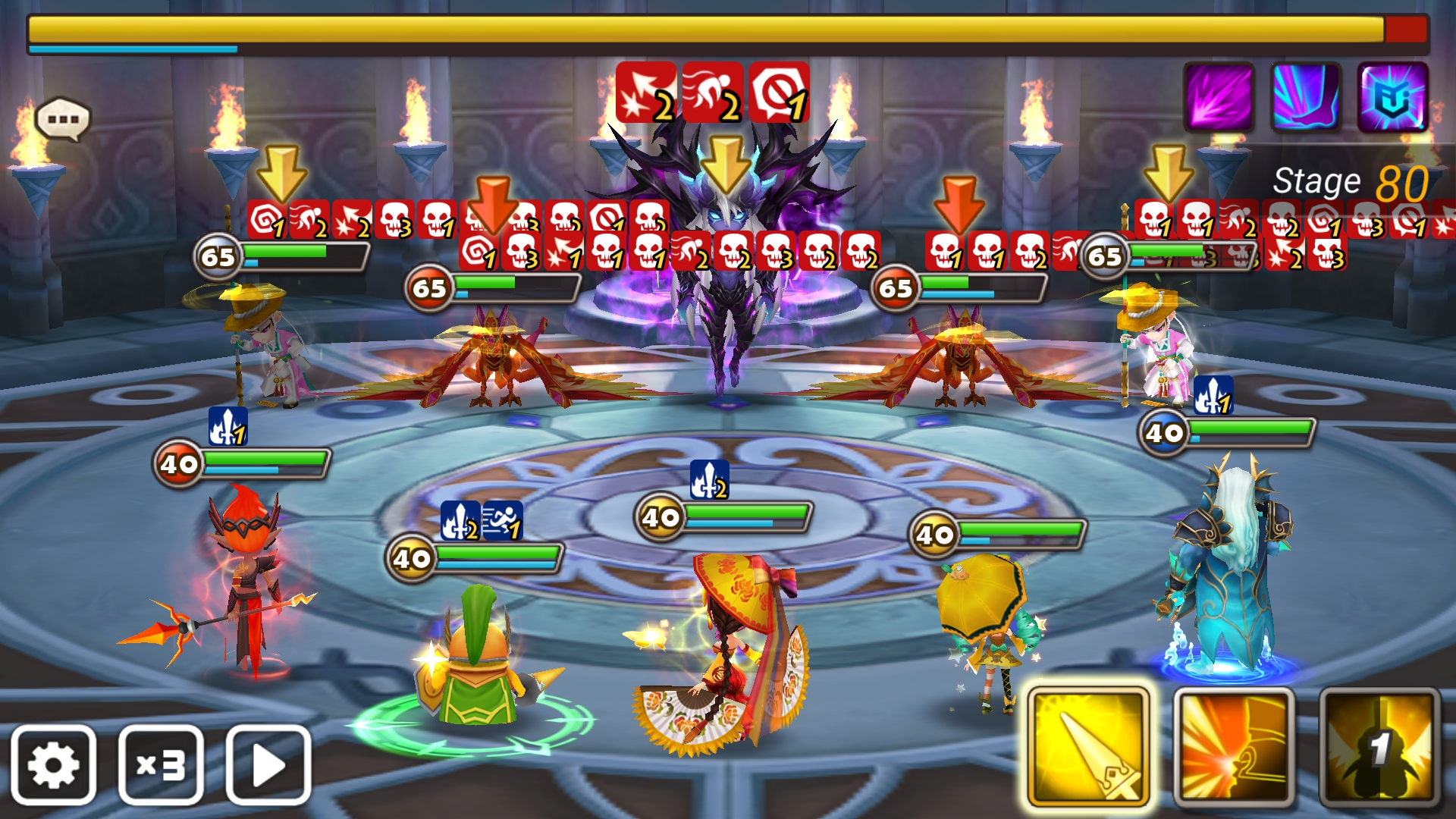Check the boss's blue cube passive icon
This screenshot has height=819, width=1456.
point(1393,97)
